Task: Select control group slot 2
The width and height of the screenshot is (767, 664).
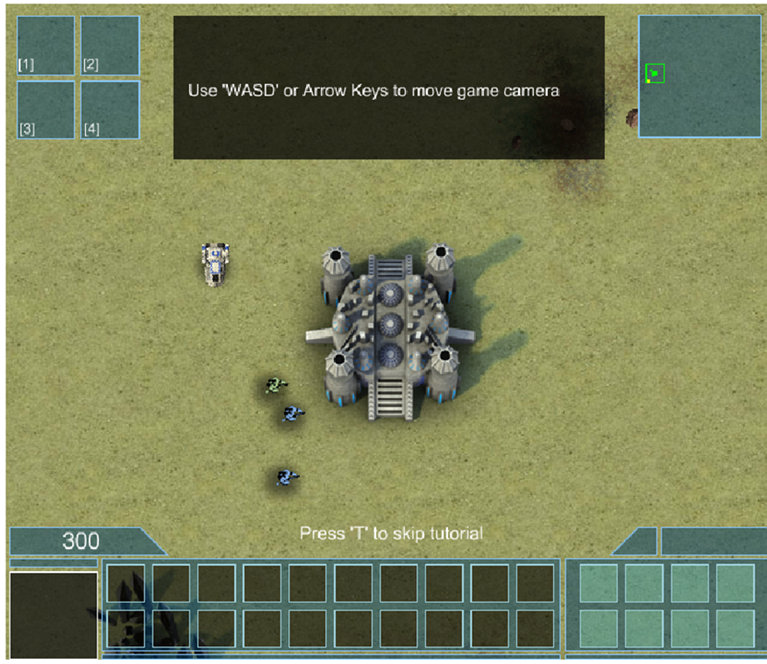Action: click(110, 46)
